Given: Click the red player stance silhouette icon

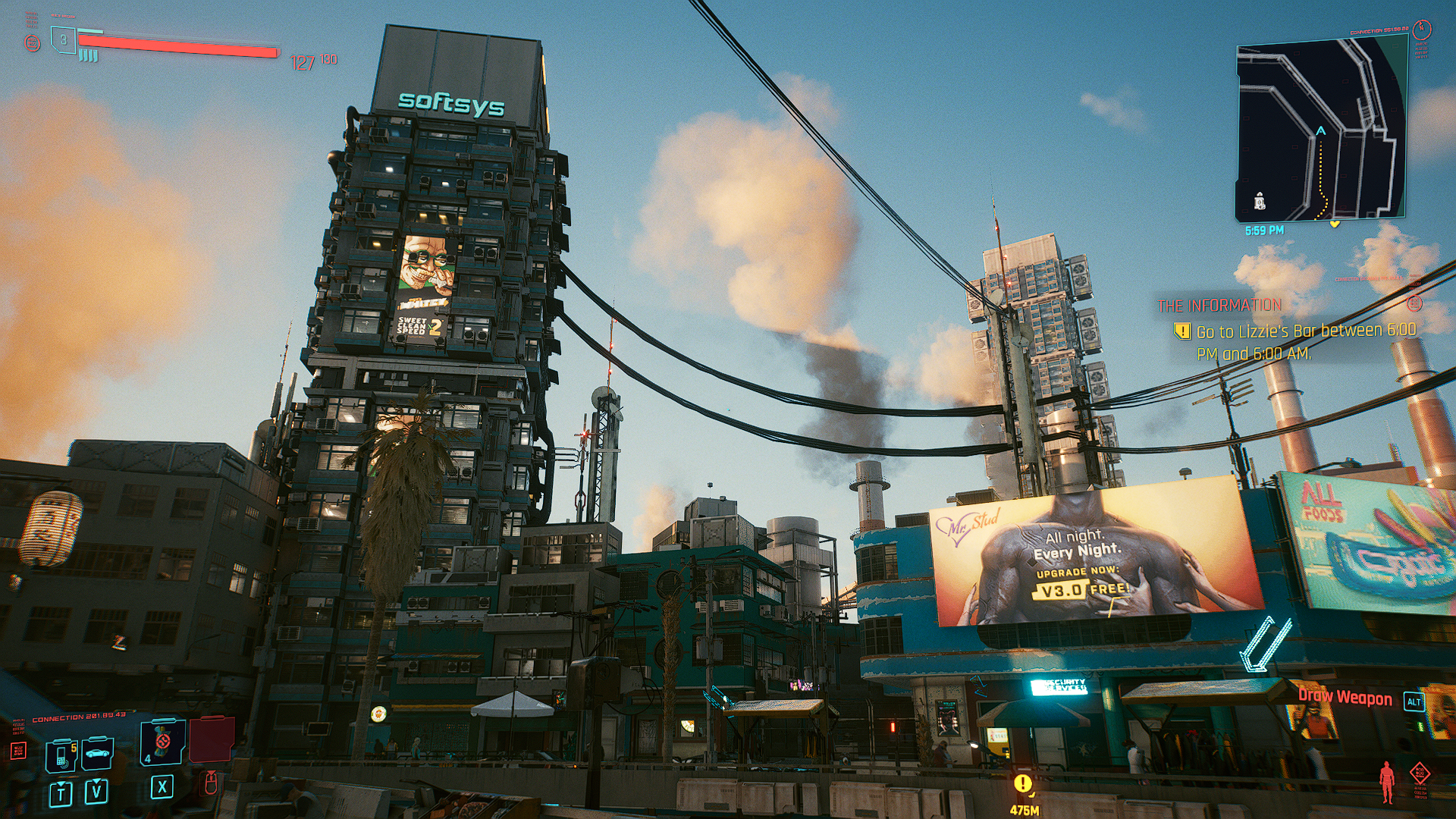Looking at the screenshot, I should [x=1387, y=781].
